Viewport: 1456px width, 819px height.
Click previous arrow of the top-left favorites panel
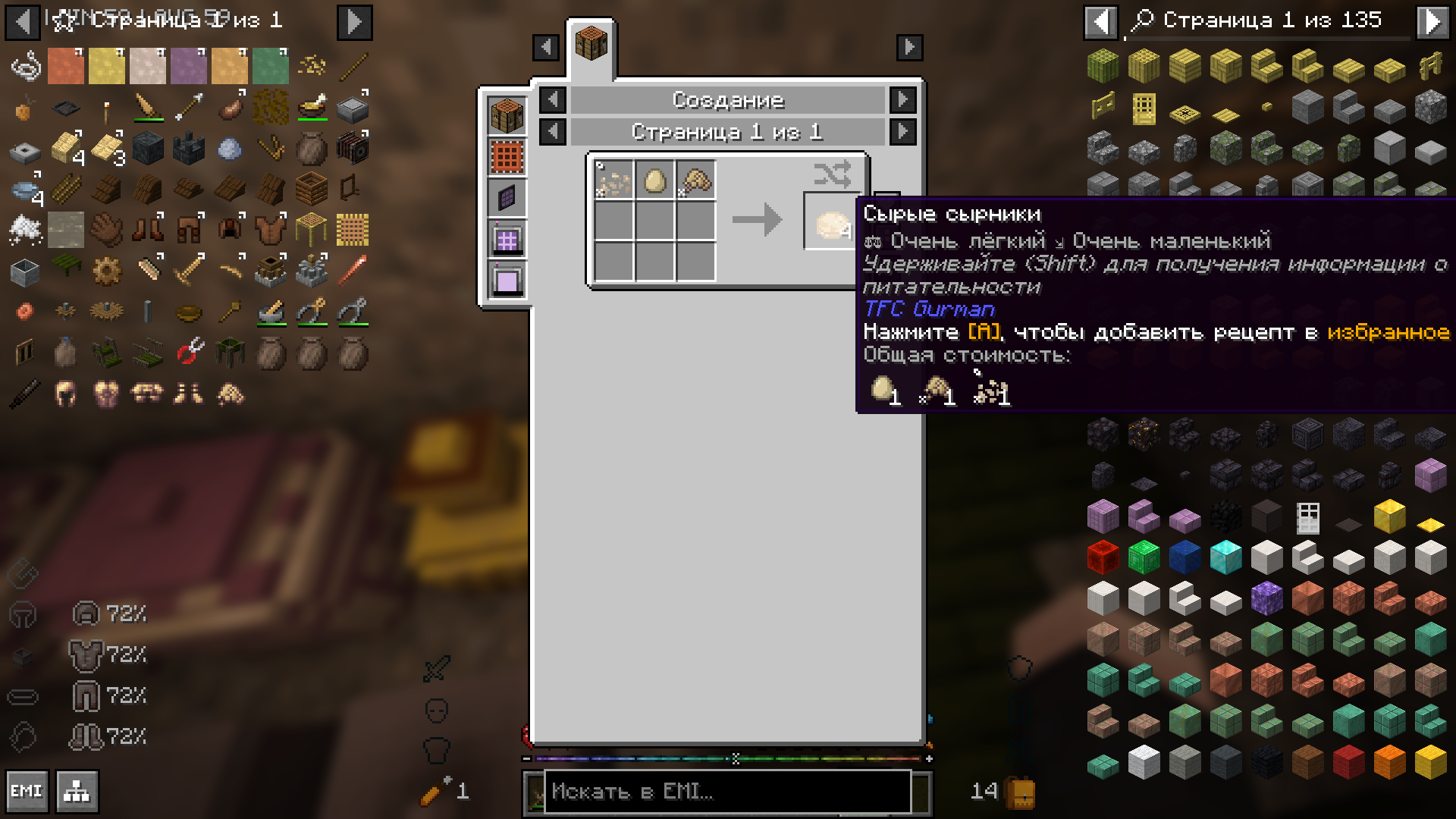pos(23,22)
